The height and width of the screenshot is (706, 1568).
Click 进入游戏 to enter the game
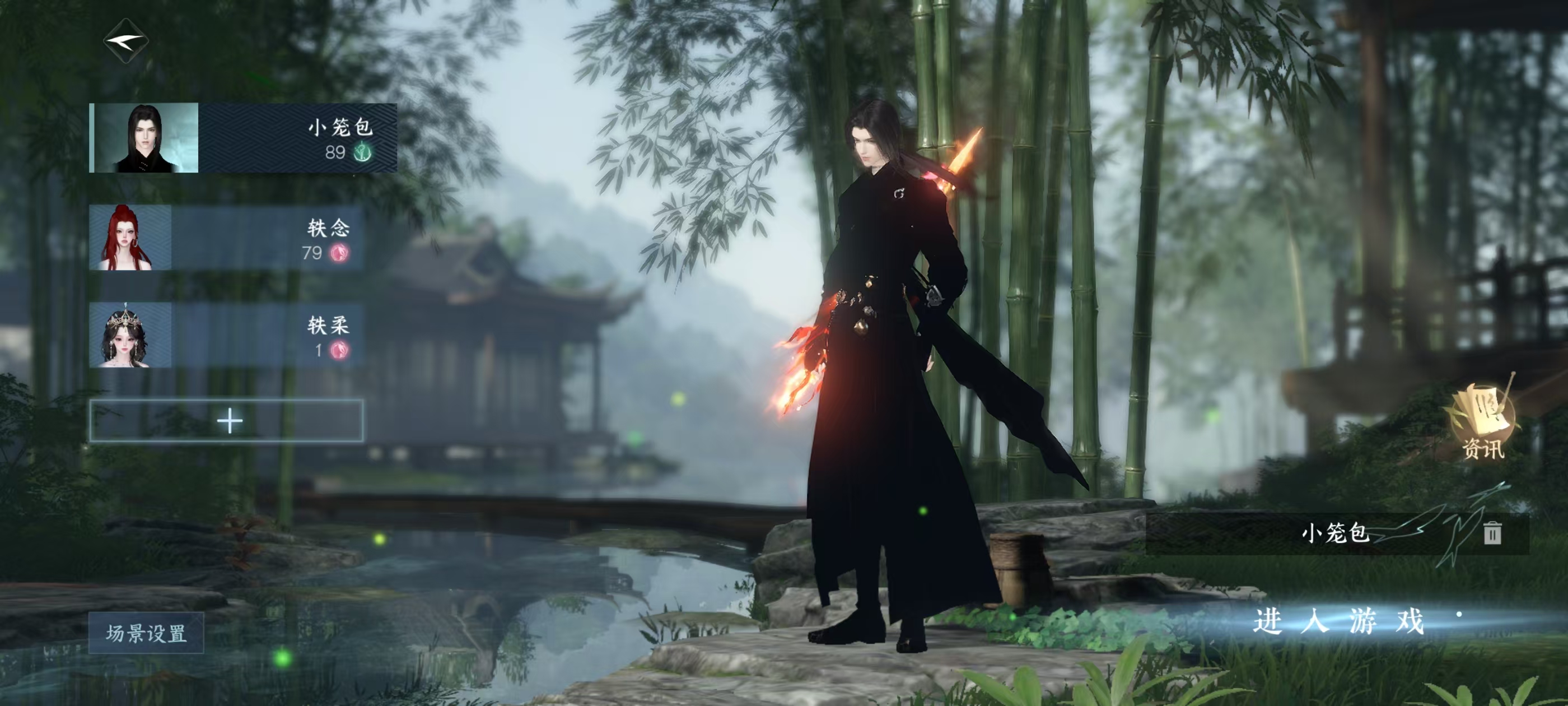1339,622
